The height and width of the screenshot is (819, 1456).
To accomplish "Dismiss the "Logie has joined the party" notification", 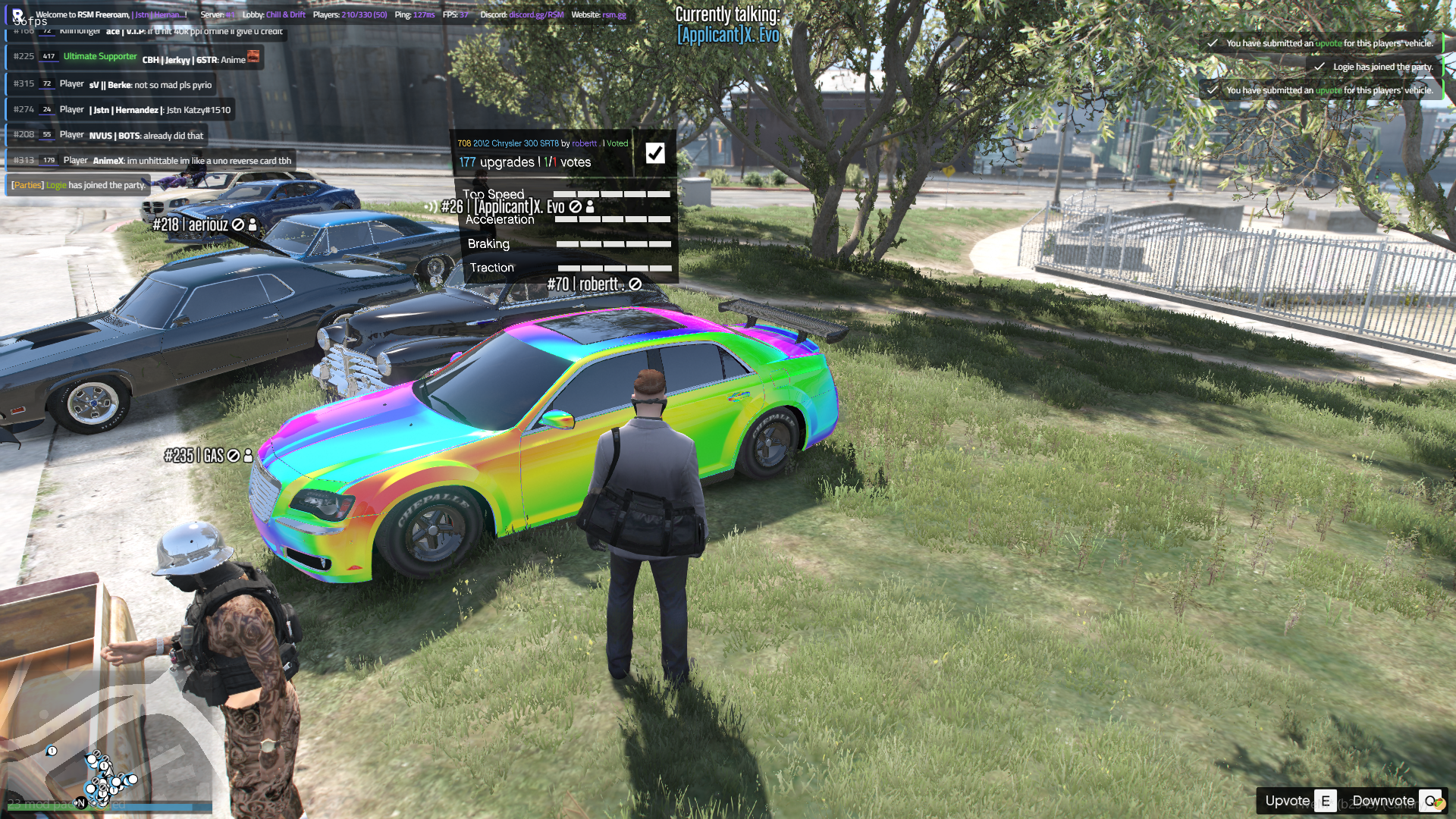I will point(1374,67).
